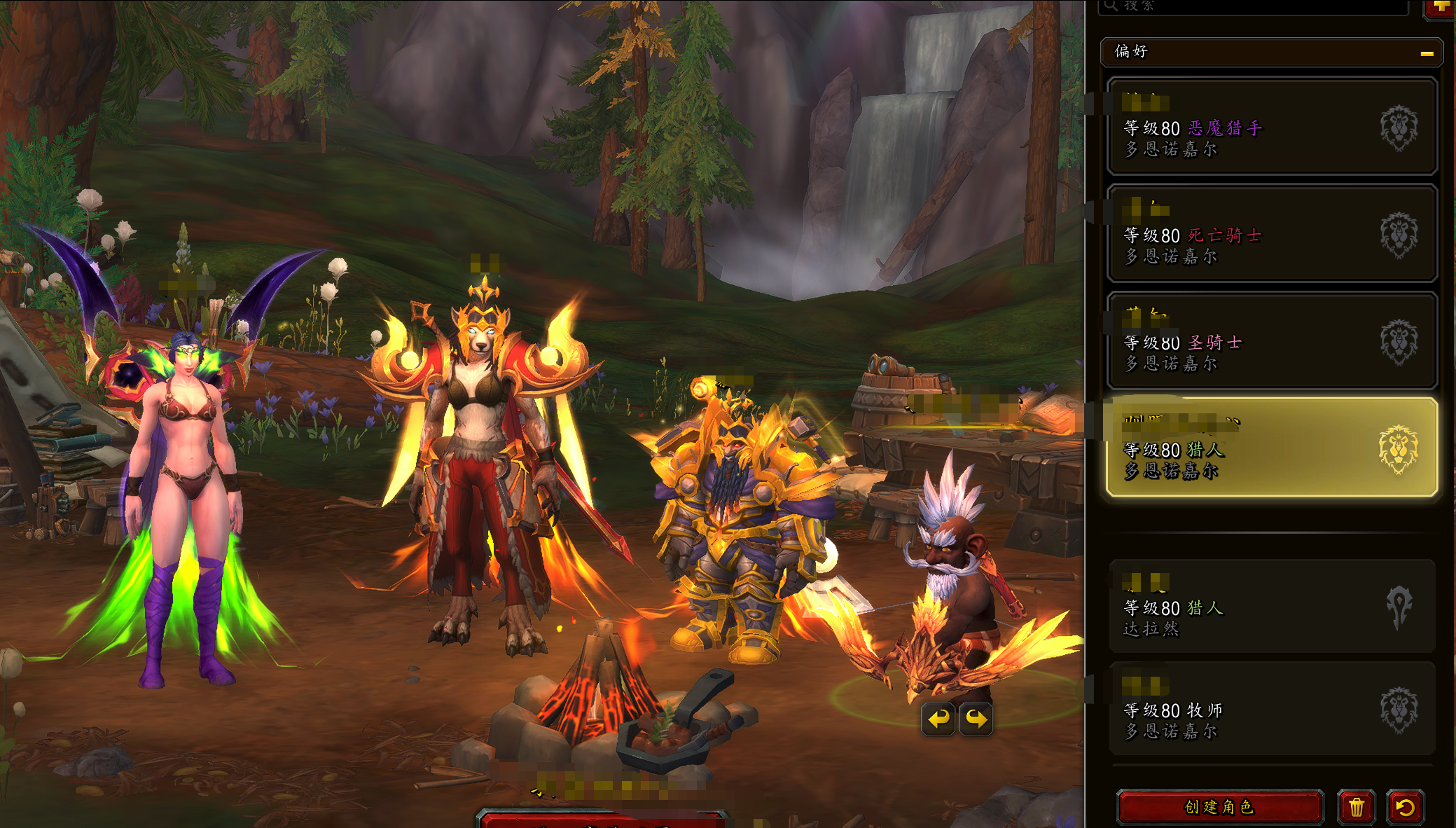Click the 创建角色 (Create Character) button
1456x828 pixels.
click(x=1219, y=807)
